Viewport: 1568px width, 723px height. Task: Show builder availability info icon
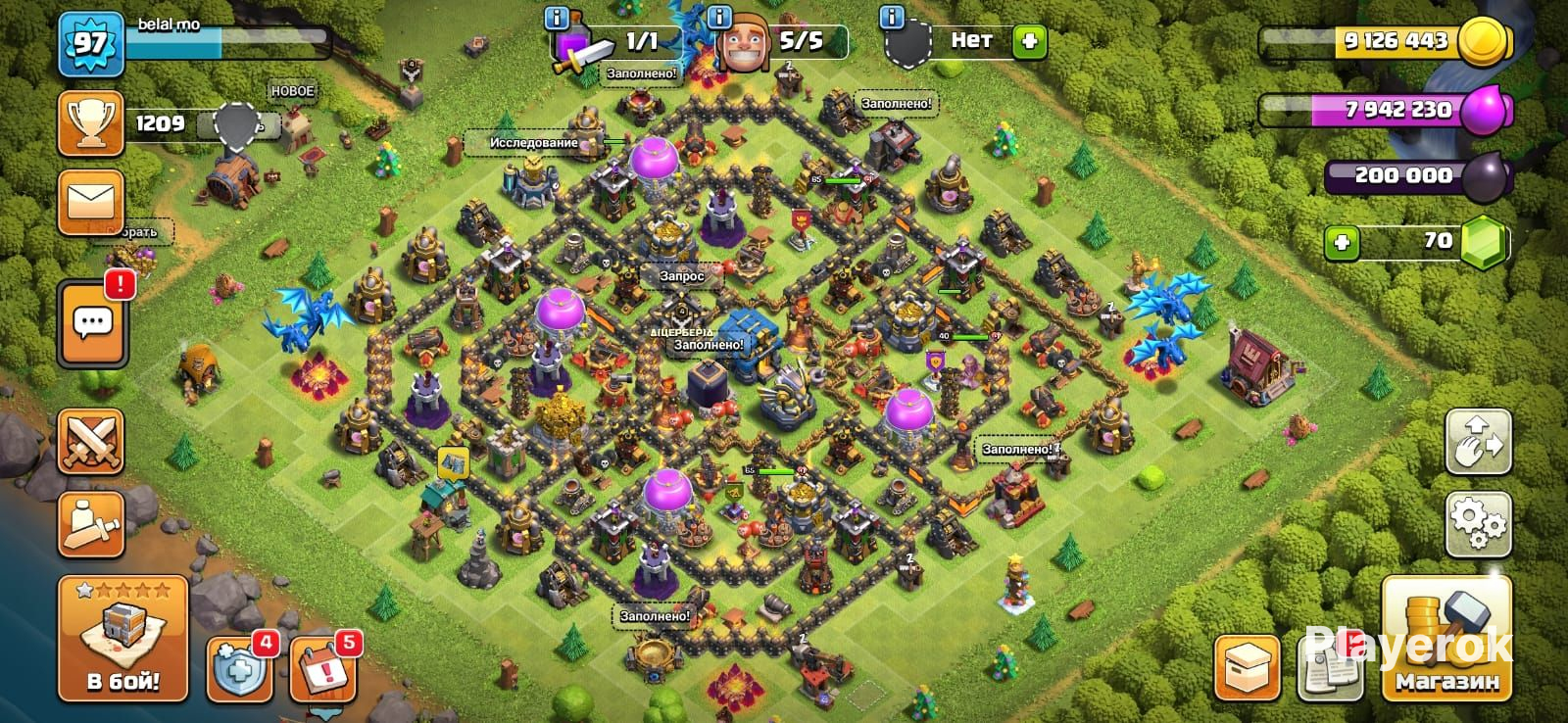pyautogui.click(x=720, y=18)
